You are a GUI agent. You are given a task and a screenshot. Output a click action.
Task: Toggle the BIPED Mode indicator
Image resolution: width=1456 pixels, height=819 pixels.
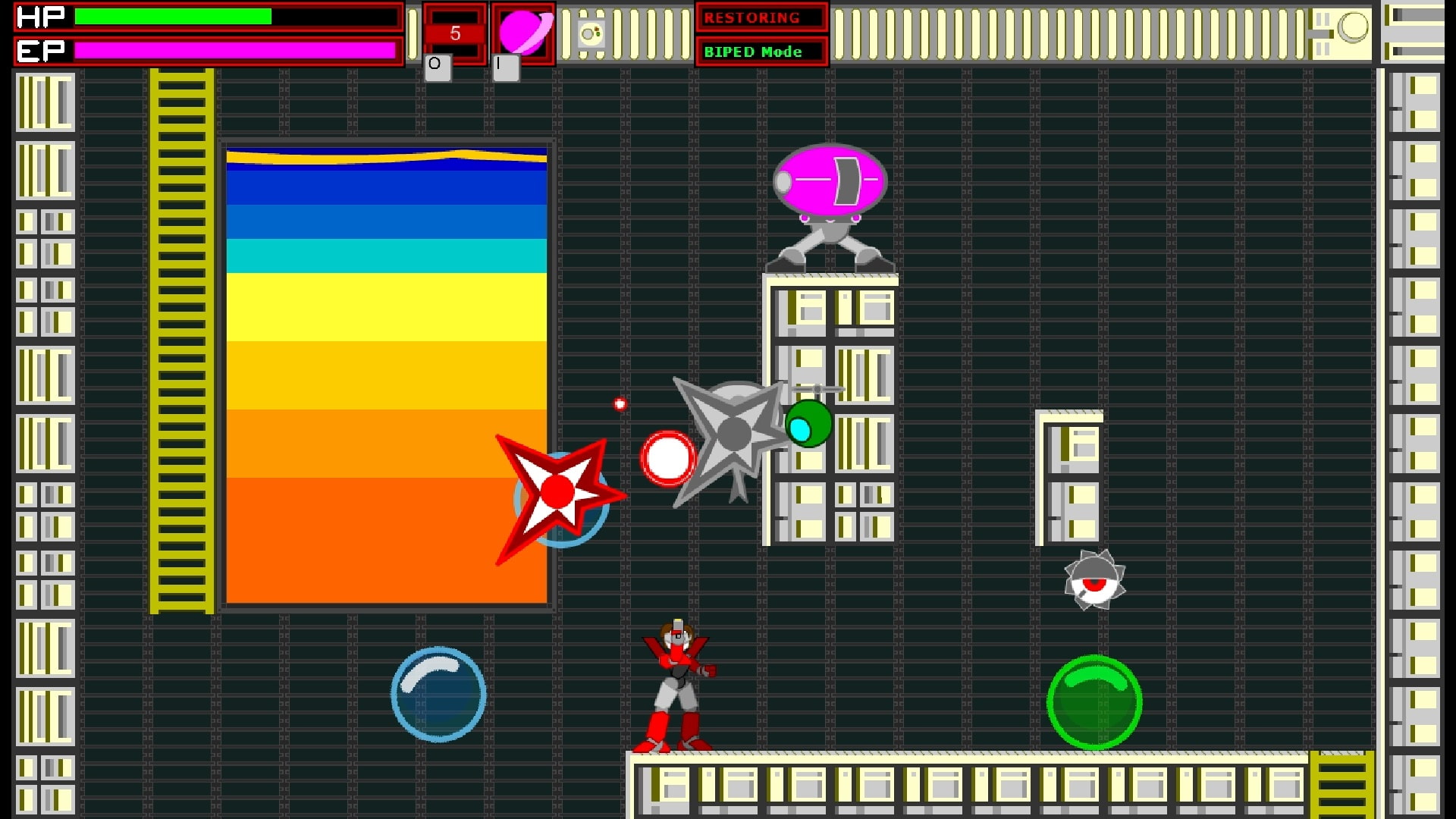(761, 52)
